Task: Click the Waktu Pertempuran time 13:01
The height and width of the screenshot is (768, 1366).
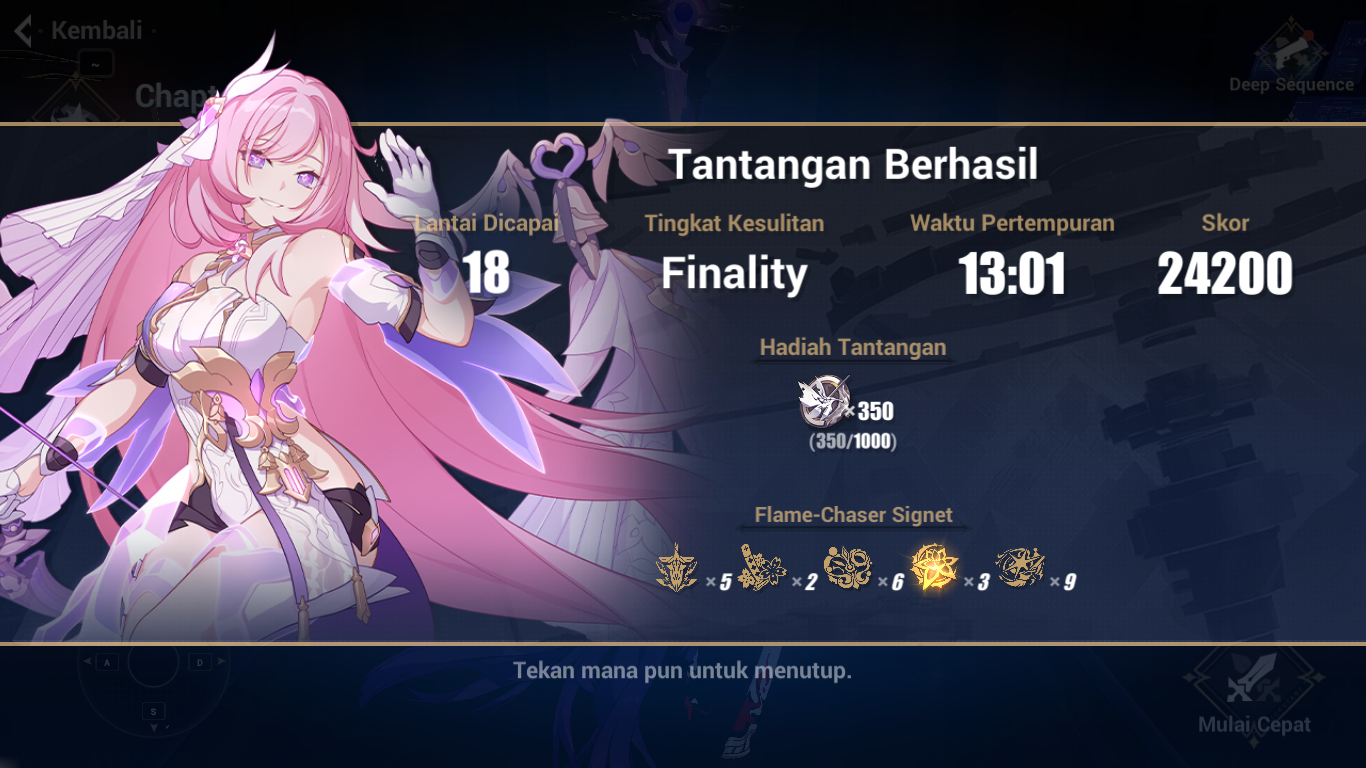Action: click(x=1012, y=270)
